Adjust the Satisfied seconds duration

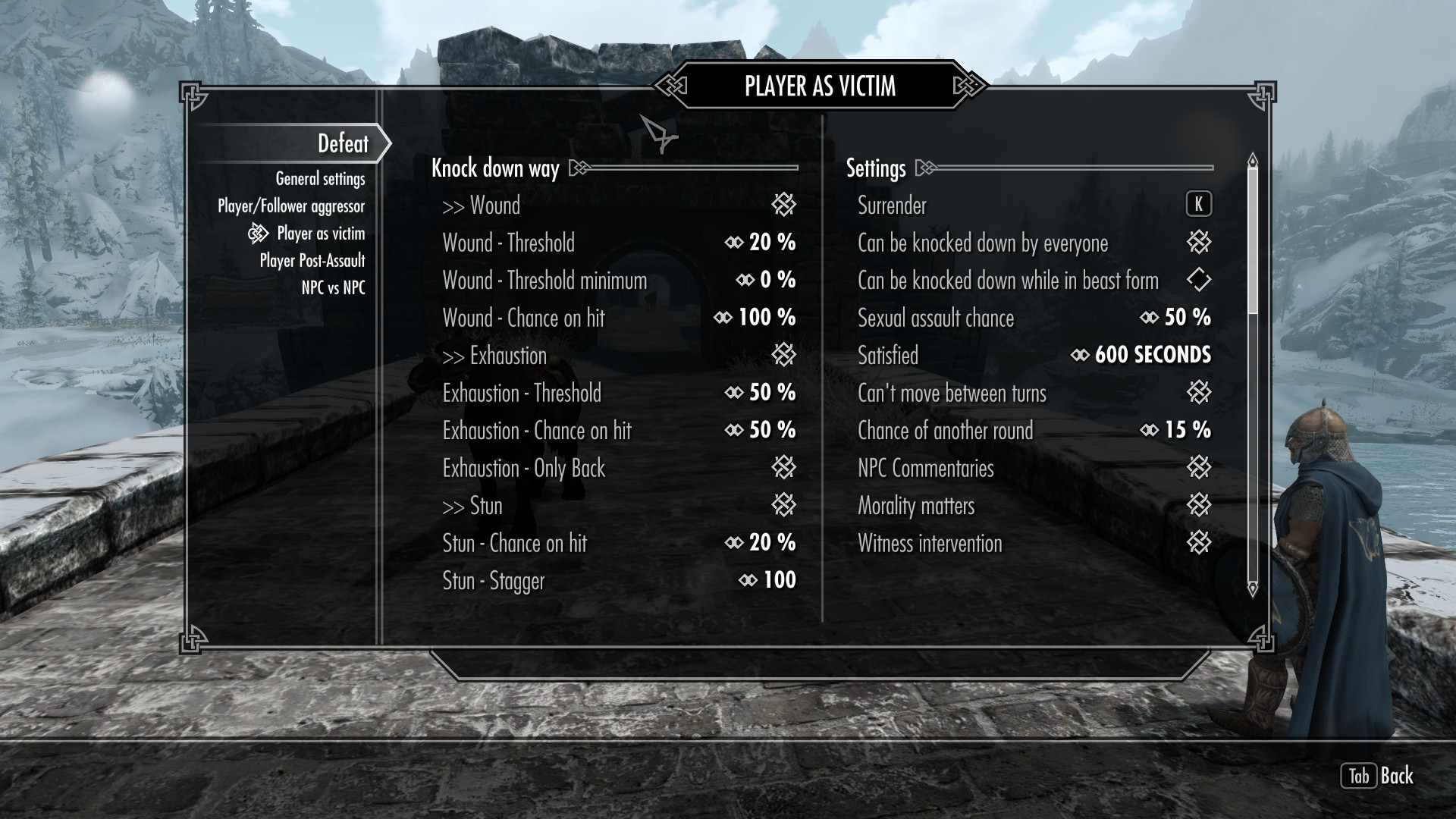1141,356
